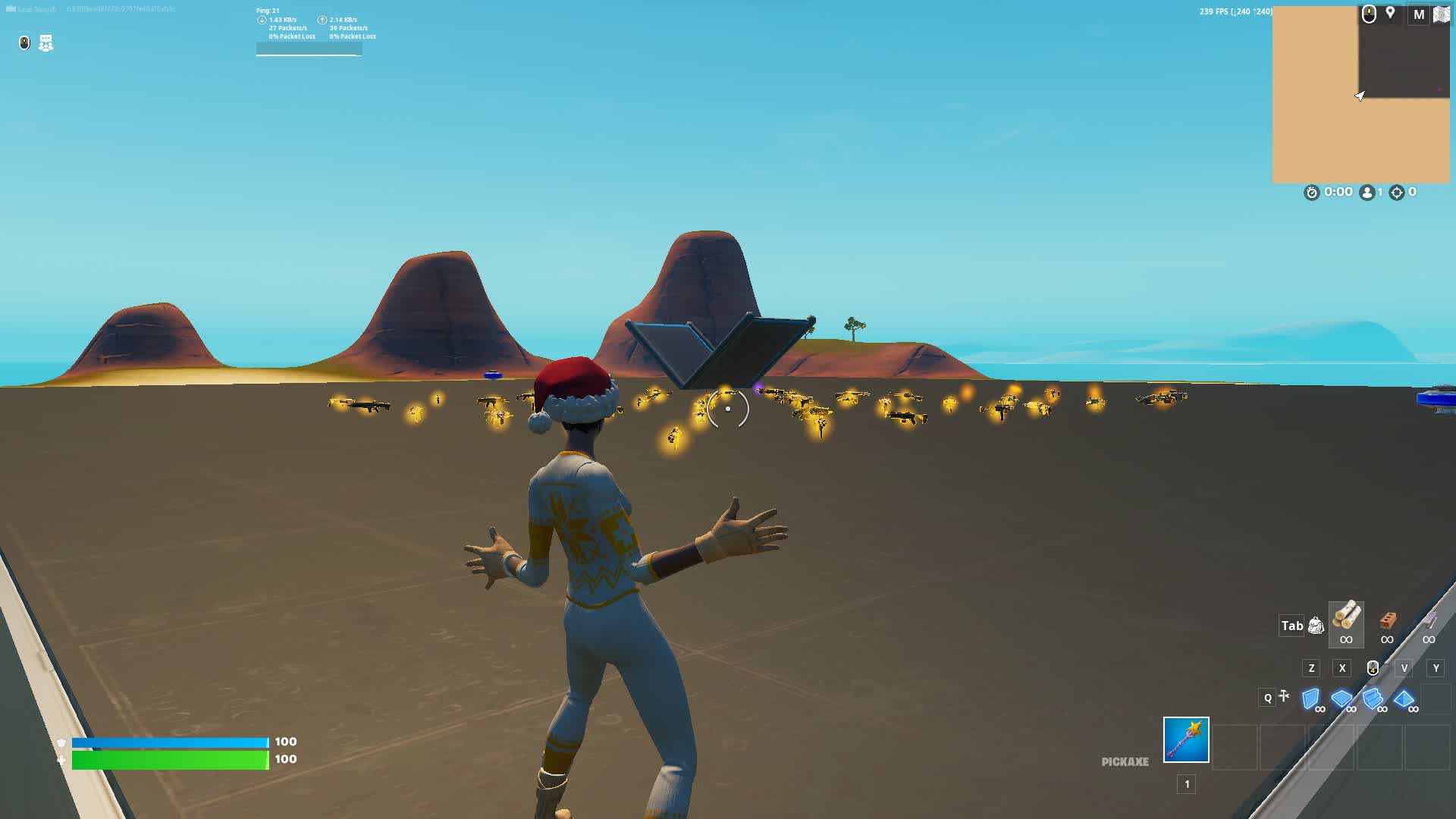Image resolution: width=1456 pixels, height=819 pixels.
Task: Click the squad icon at top left
Action: coord(46,43)
